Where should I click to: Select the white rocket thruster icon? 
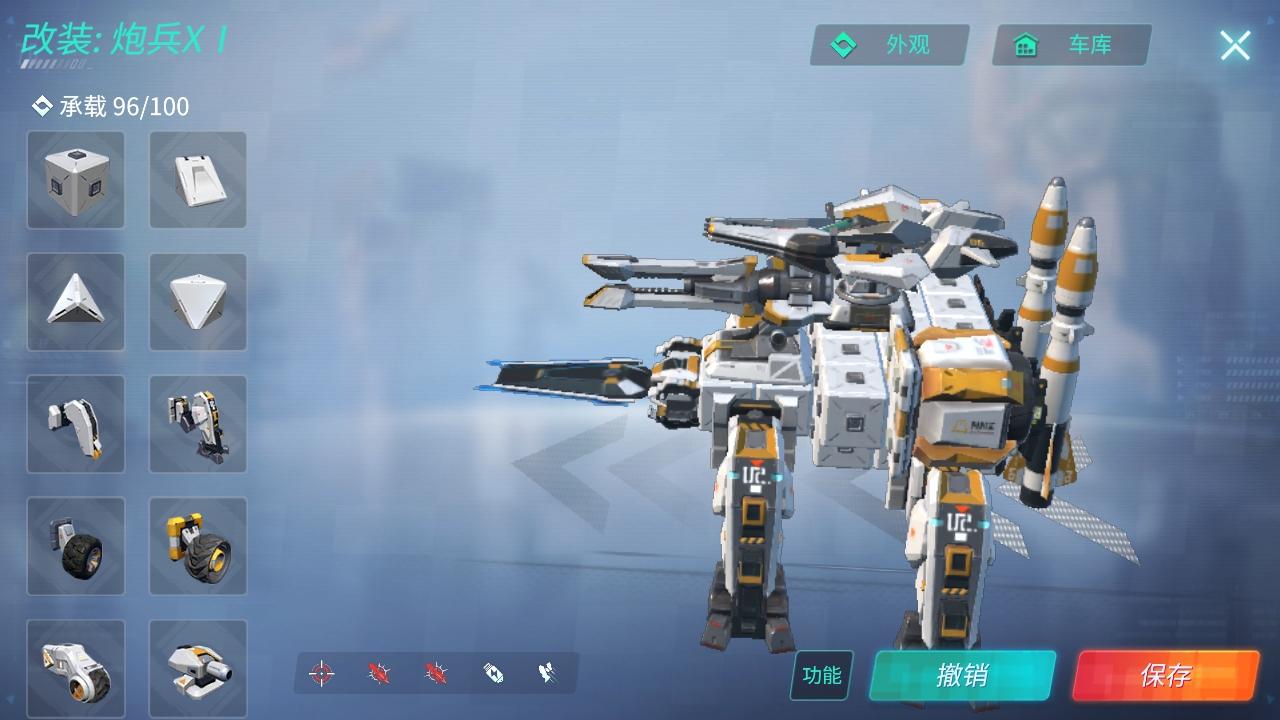tap(547, 673)
